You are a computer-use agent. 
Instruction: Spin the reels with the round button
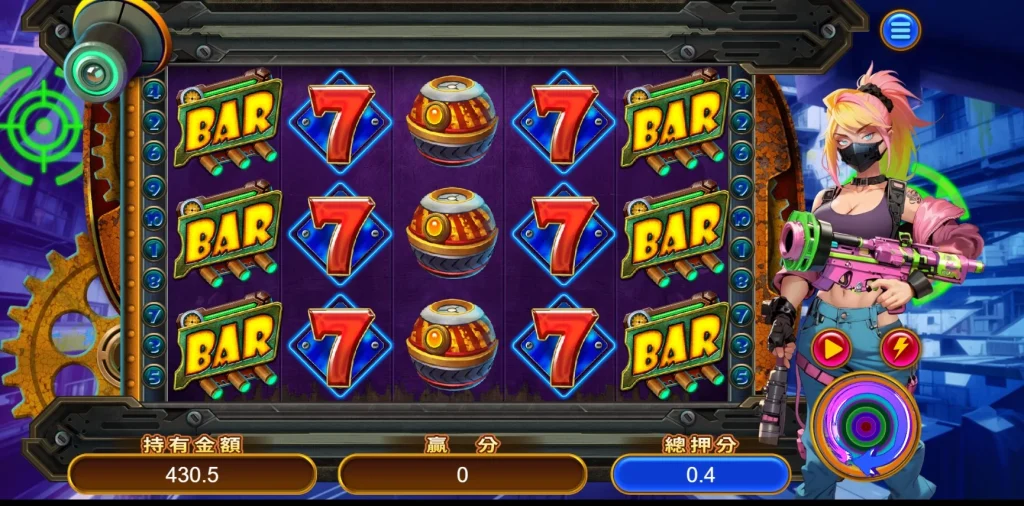(x=865, y=427)
